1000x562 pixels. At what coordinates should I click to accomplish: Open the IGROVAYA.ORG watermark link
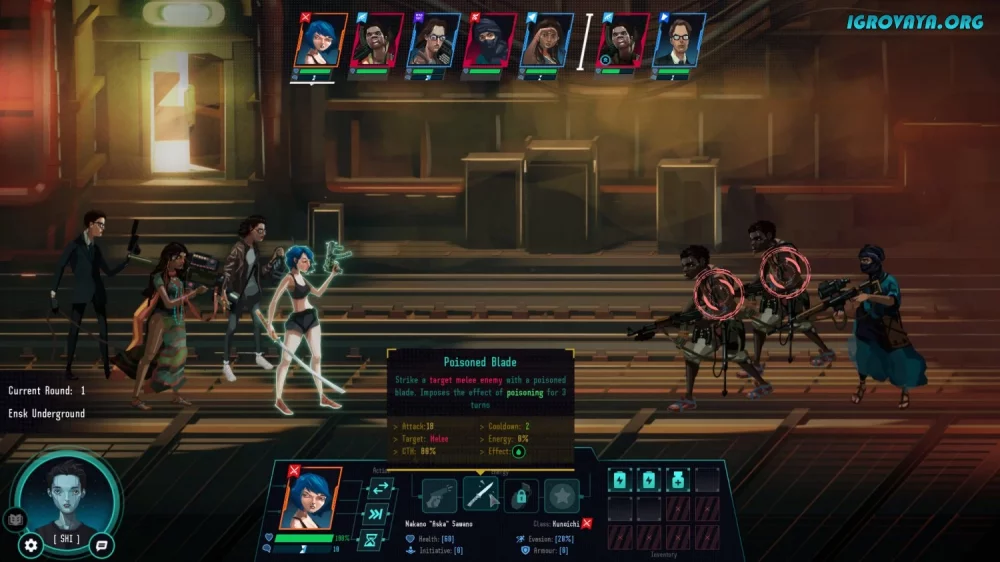914,21
